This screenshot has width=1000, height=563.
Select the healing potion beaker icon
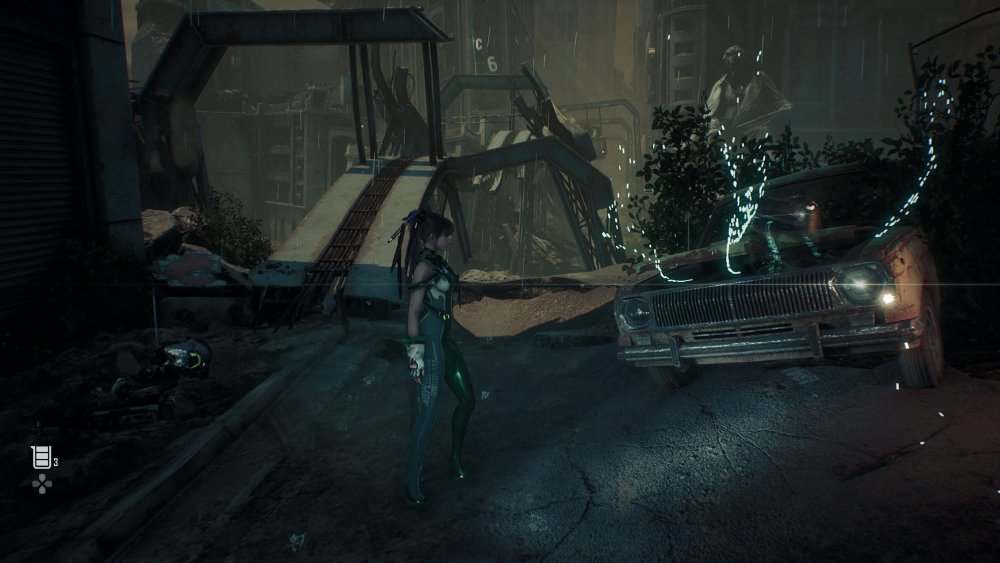(40, 458)
